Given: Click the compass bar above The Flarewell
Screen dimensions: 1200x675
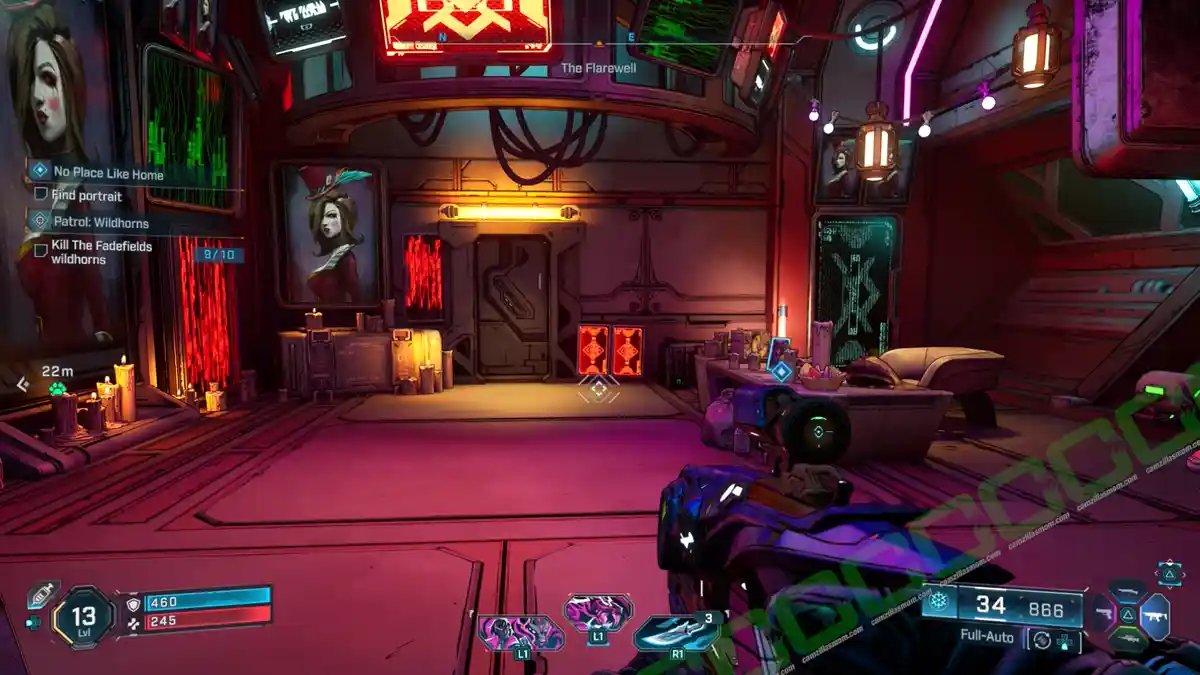Looking at the screenshot, I should click(598, 43).
